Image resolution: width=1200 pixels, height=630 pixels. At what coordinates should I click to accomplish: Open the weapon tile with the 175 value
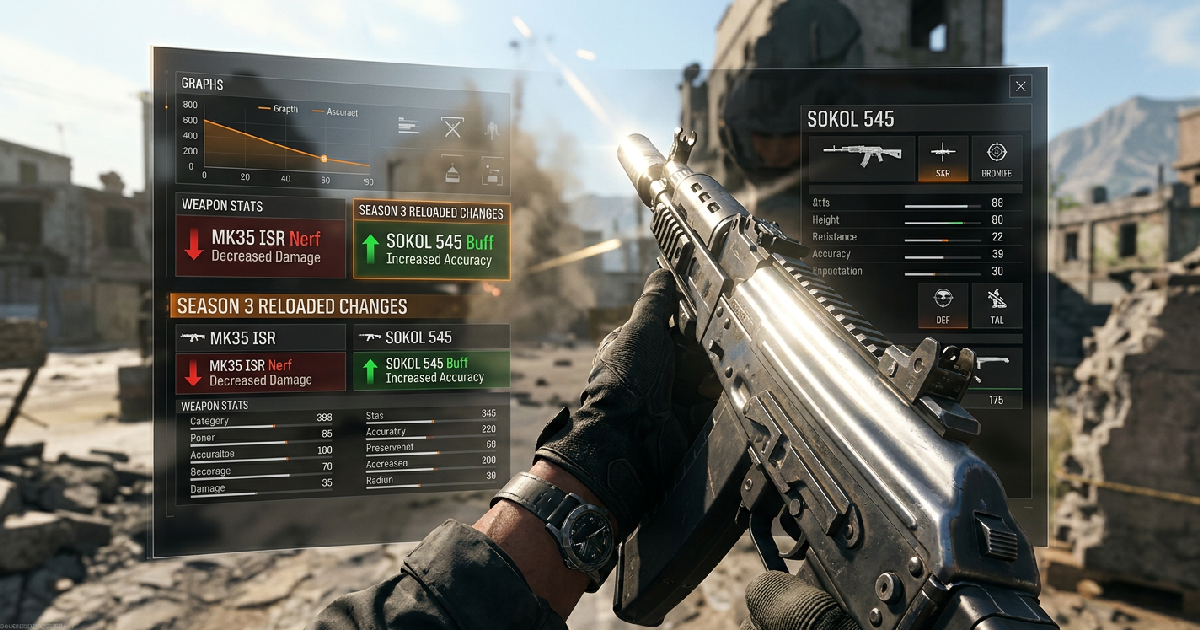tap(996, 379)
